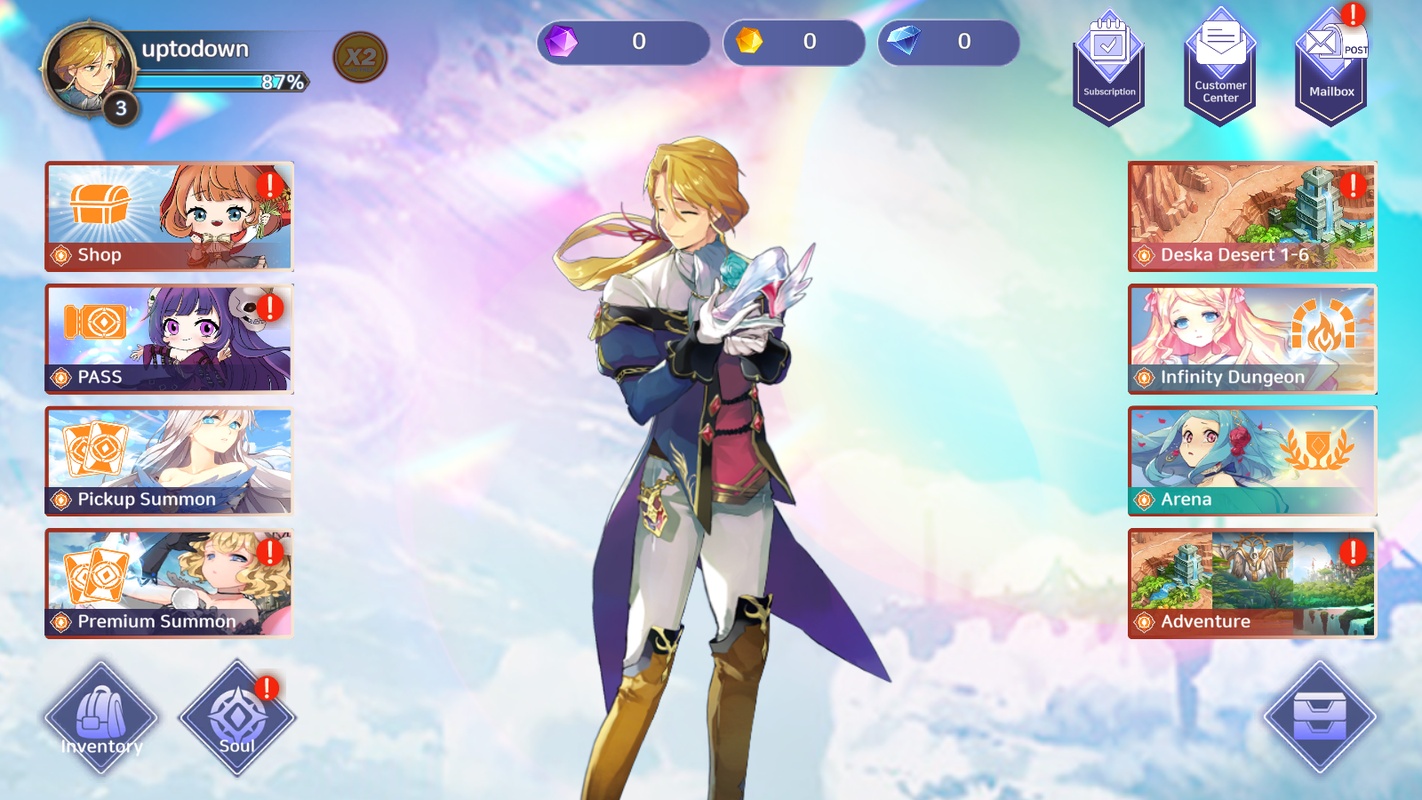Select the blue diamond currency counter
The height and width of the screenshot is (800, 1422).
tap(948, 42)
